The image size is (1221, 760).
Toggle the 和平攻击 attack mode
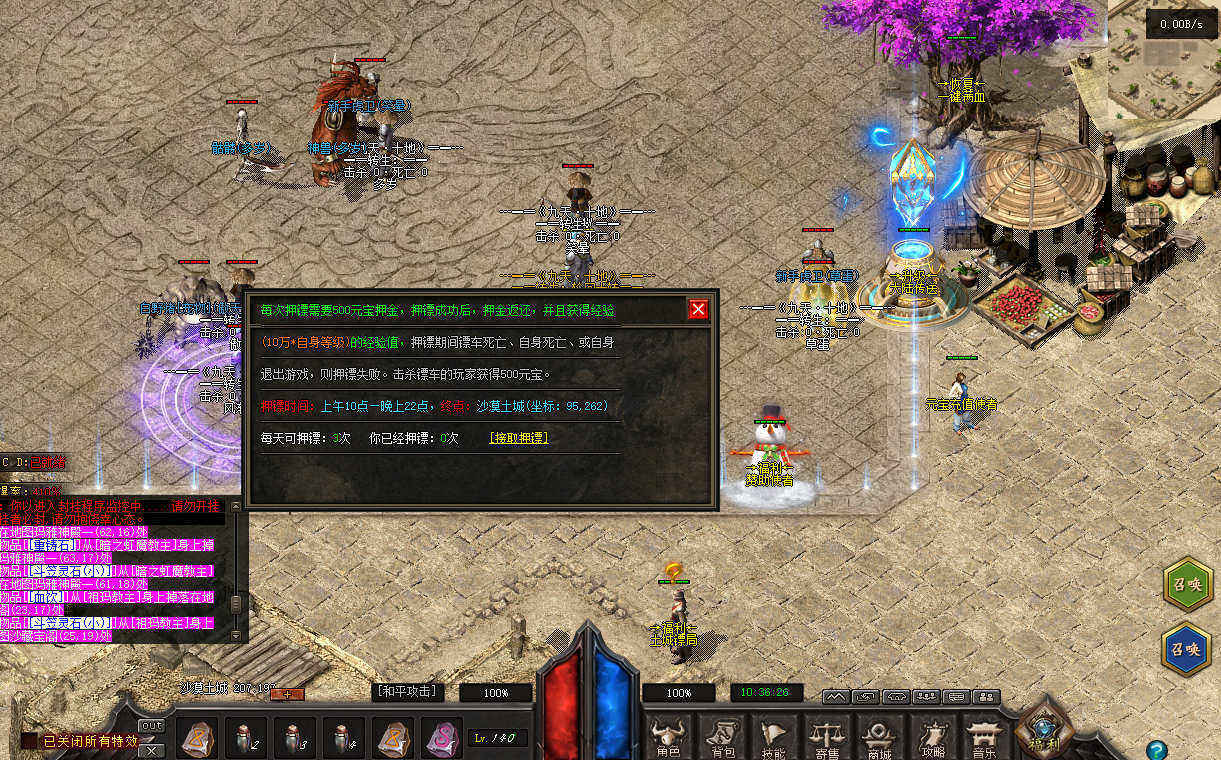pos(407,691)
